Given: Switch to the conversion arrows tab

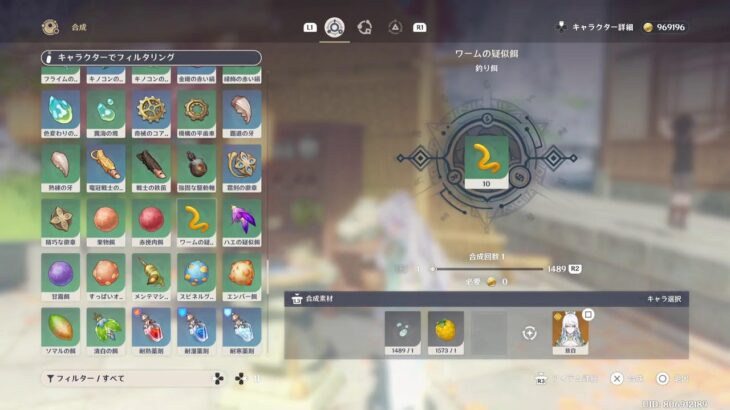Looking at the screenshot, I should tap(365, 27).
